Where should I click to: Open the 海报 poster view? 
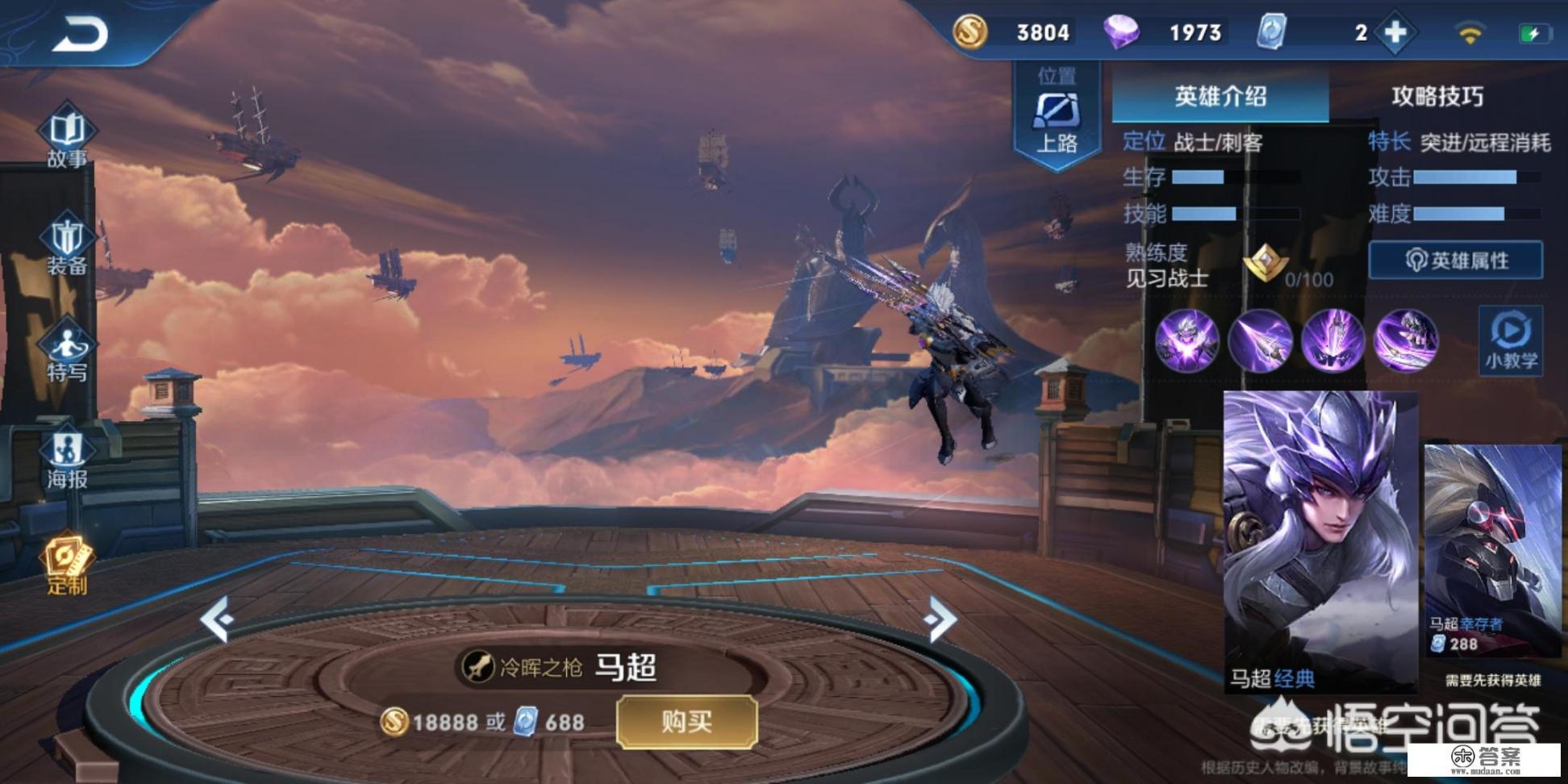click(67, 459)
